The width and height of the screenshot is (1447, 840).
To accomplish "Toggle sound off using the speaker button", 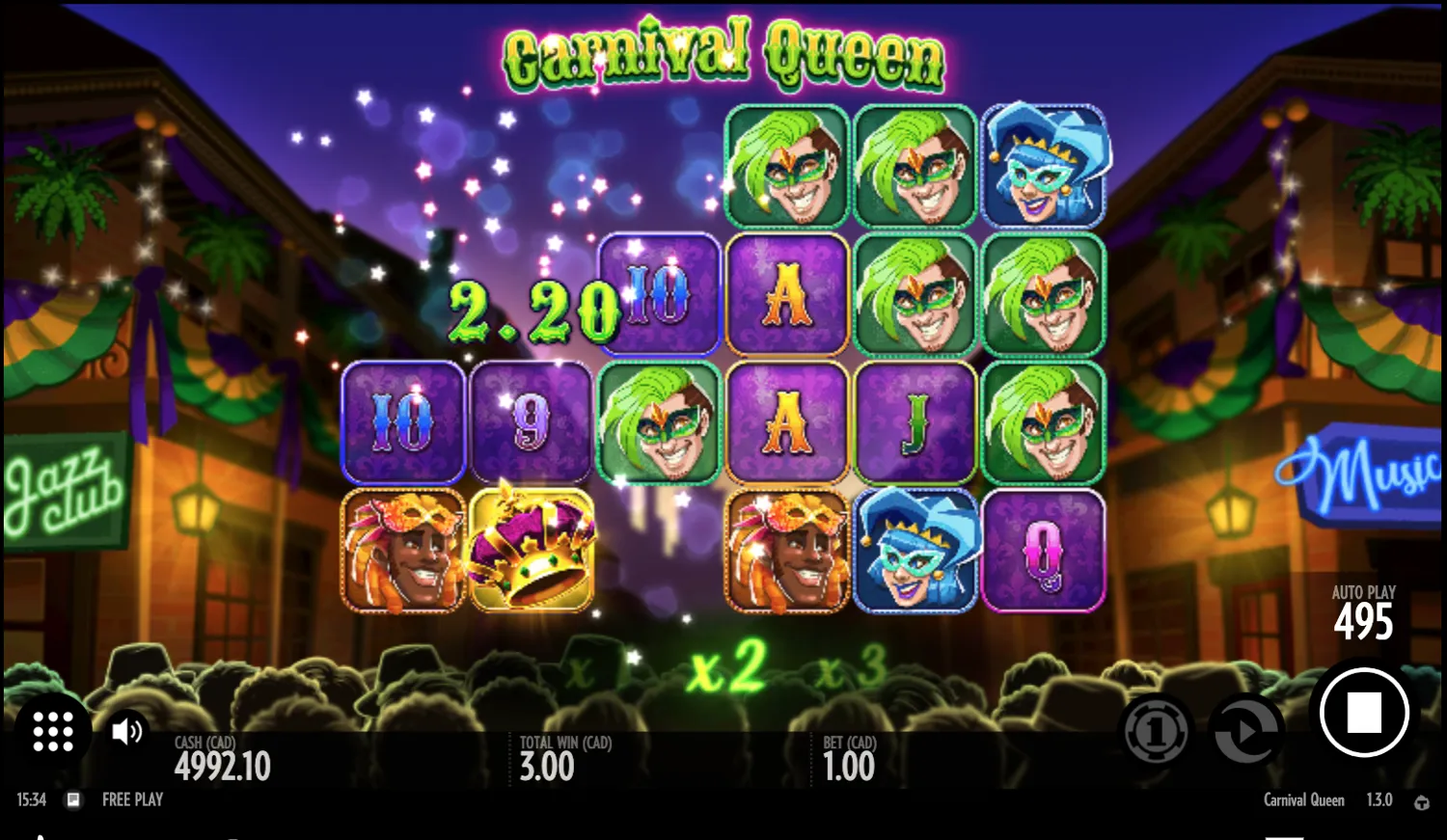I will click(x=125, y=731).
